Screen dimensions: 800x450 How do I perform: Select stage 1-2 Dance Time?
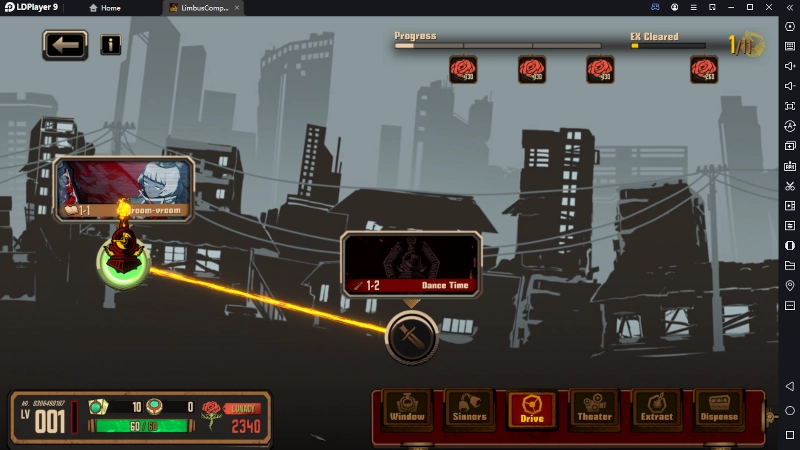click(409, 265)
